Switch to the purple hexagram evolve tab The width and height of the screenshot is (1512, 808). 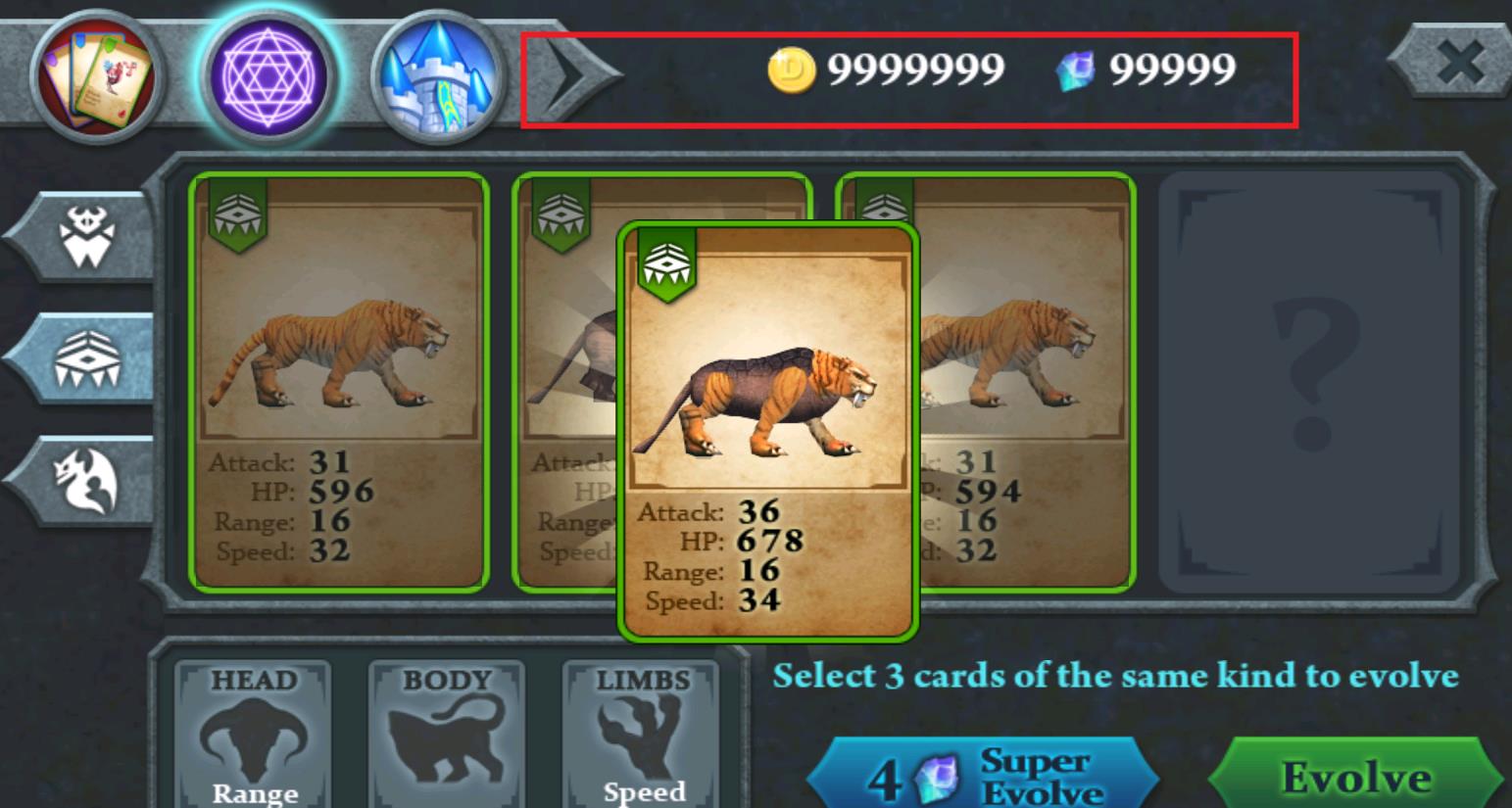268,77
